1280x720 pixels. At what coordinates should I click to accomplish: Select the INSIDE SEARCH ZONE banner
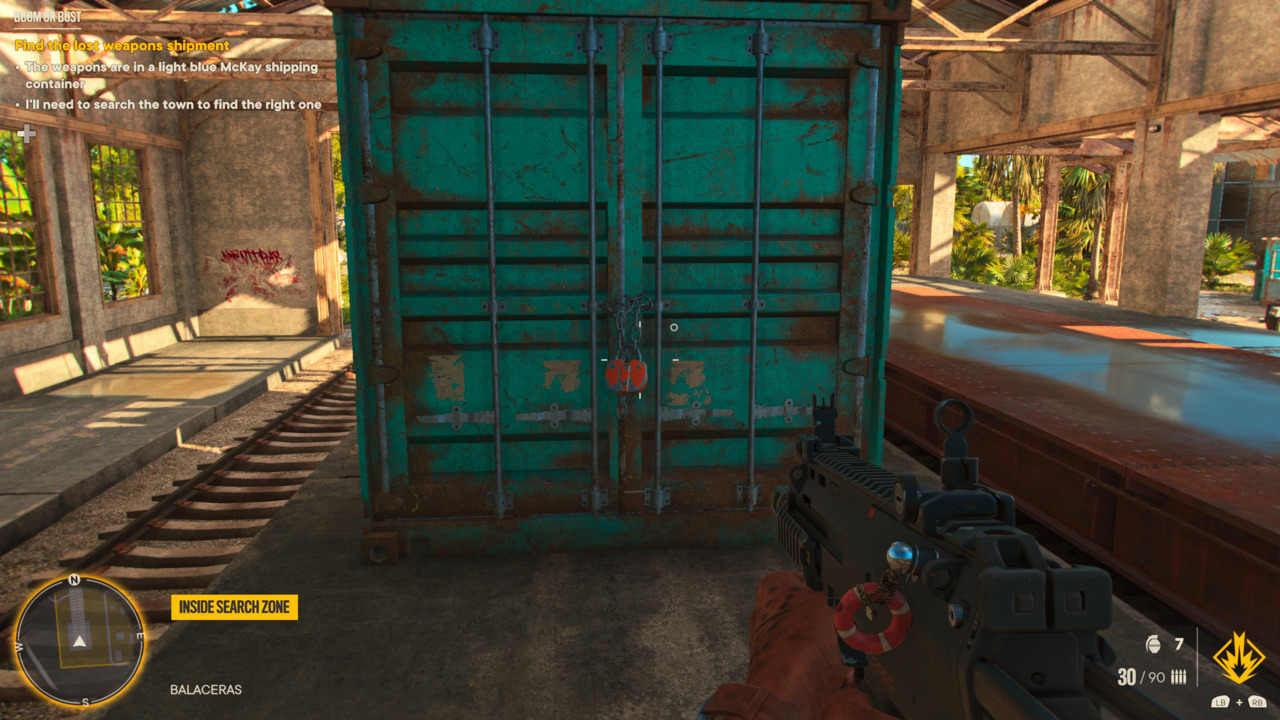pos(234,607)
